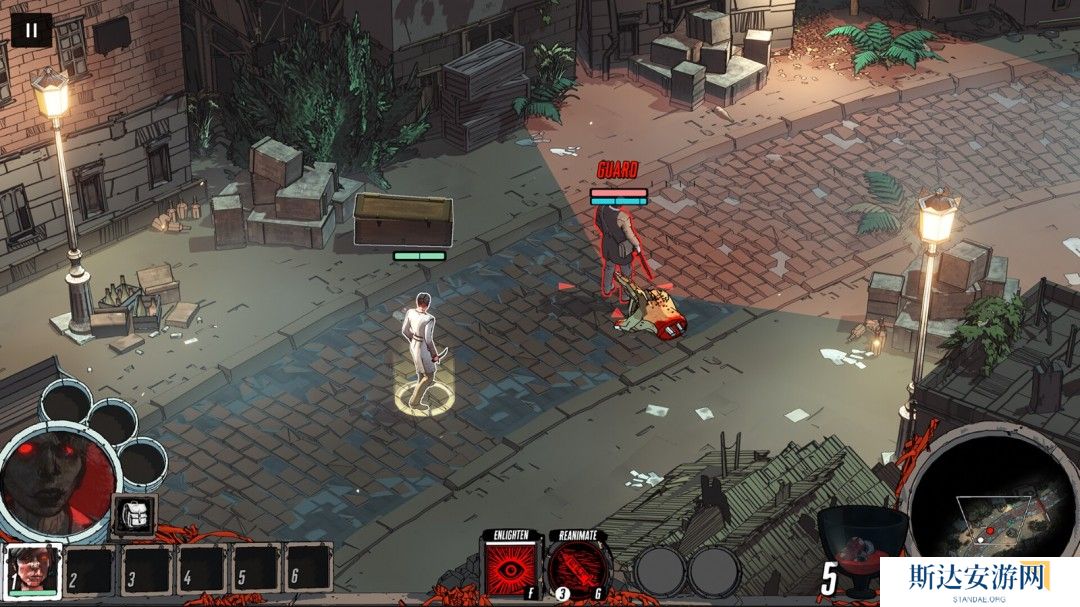Select the party member in slot 1
The image size is (1080, 607).
[32, 570]
